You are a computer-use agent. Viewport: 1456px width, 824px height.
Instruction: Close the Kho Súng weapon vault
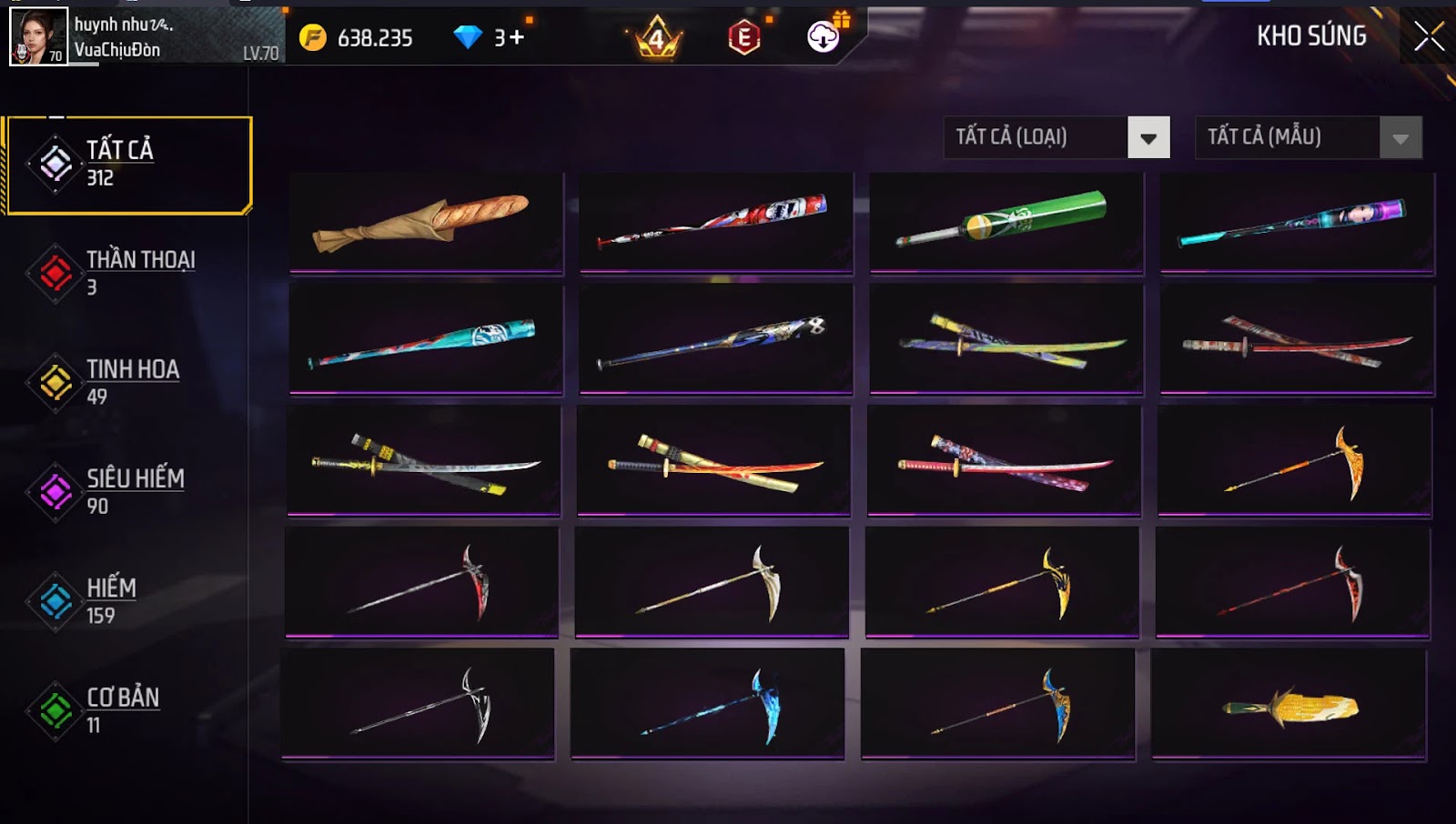pyautogui.click(x=1429, y=36)
